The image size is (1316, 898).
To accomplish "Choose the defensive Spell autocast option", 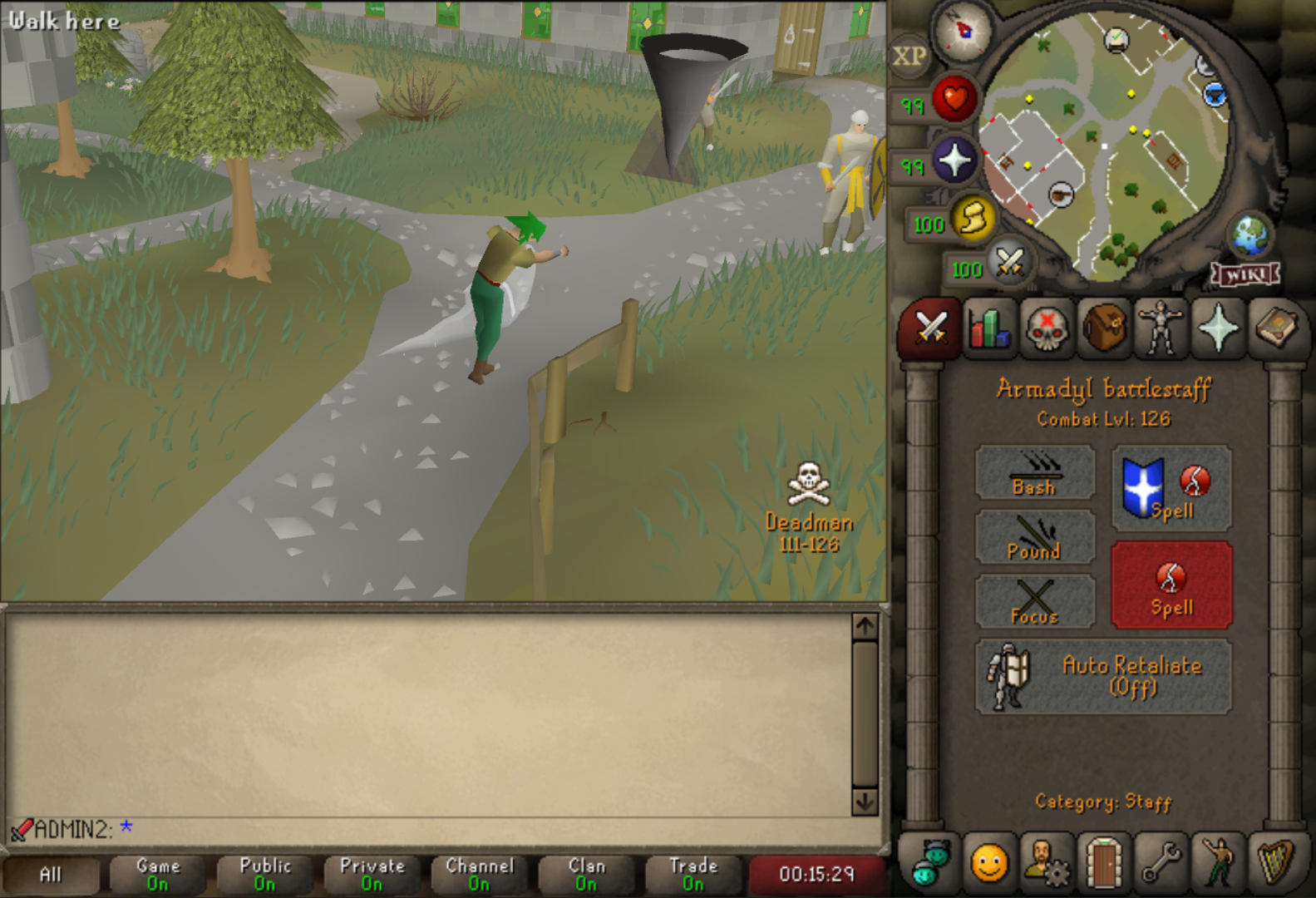I will (1171, 489).
